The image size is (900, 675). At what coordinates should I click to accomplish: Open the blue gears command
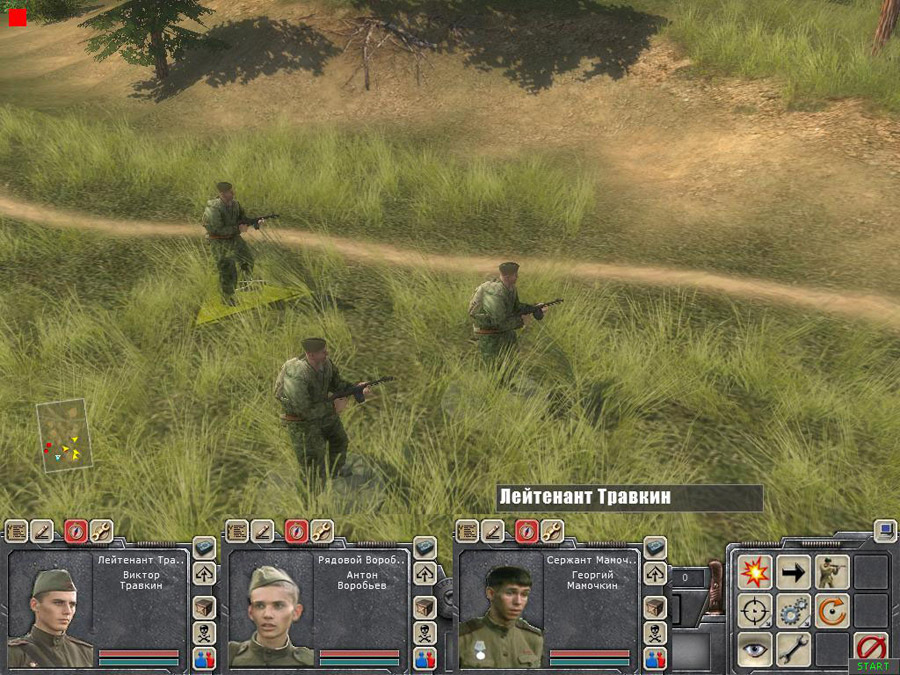793,610
